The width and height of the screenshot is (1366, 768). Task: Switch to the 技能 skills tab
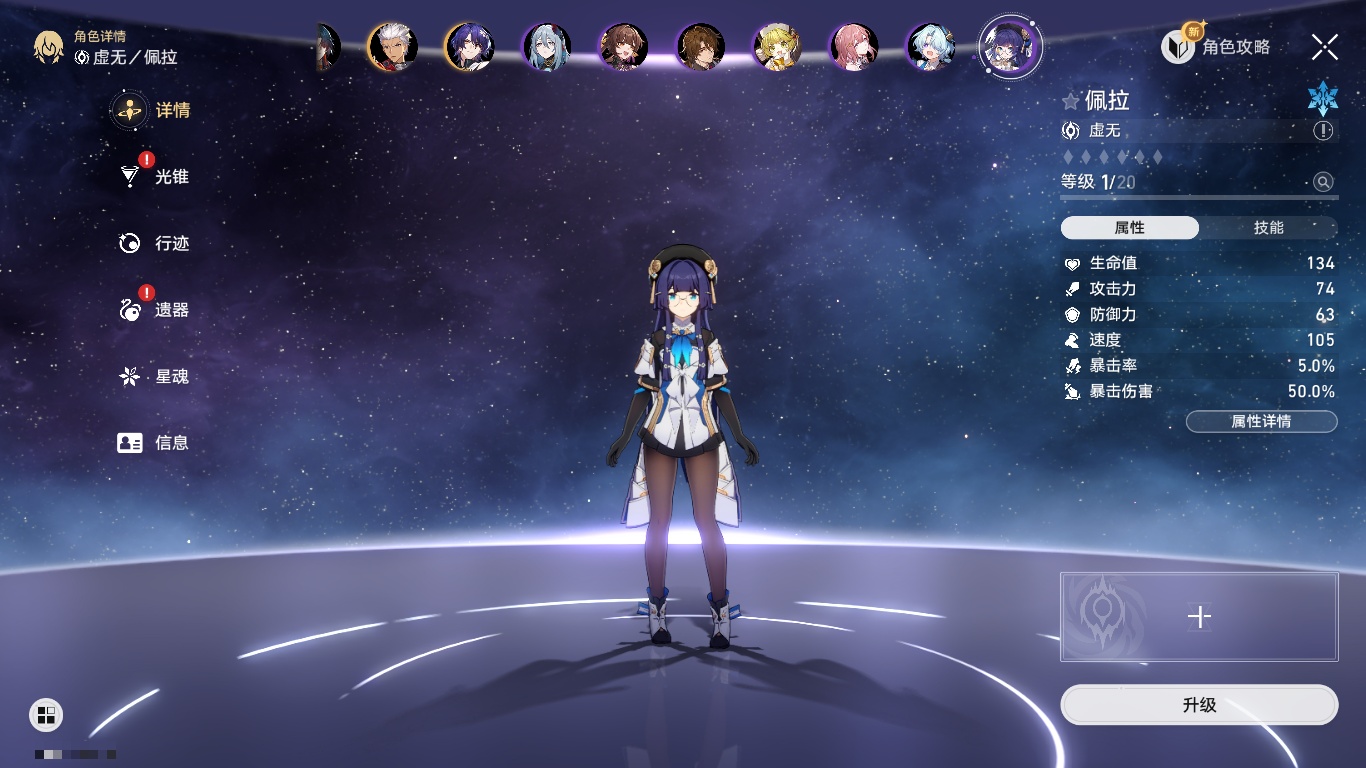[1268, 228]
